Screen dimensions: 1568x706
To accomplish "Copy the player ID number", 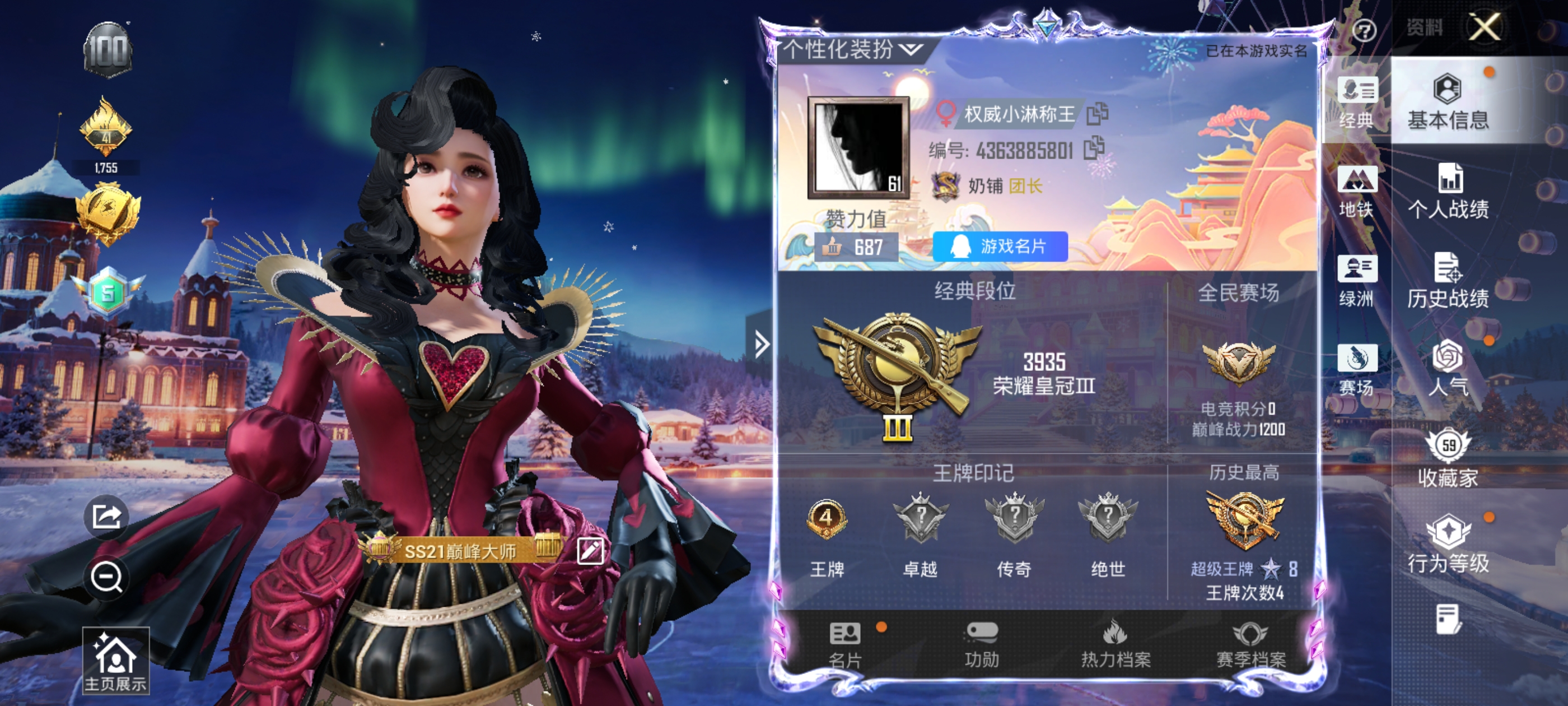I will (x=1094, y=148).
